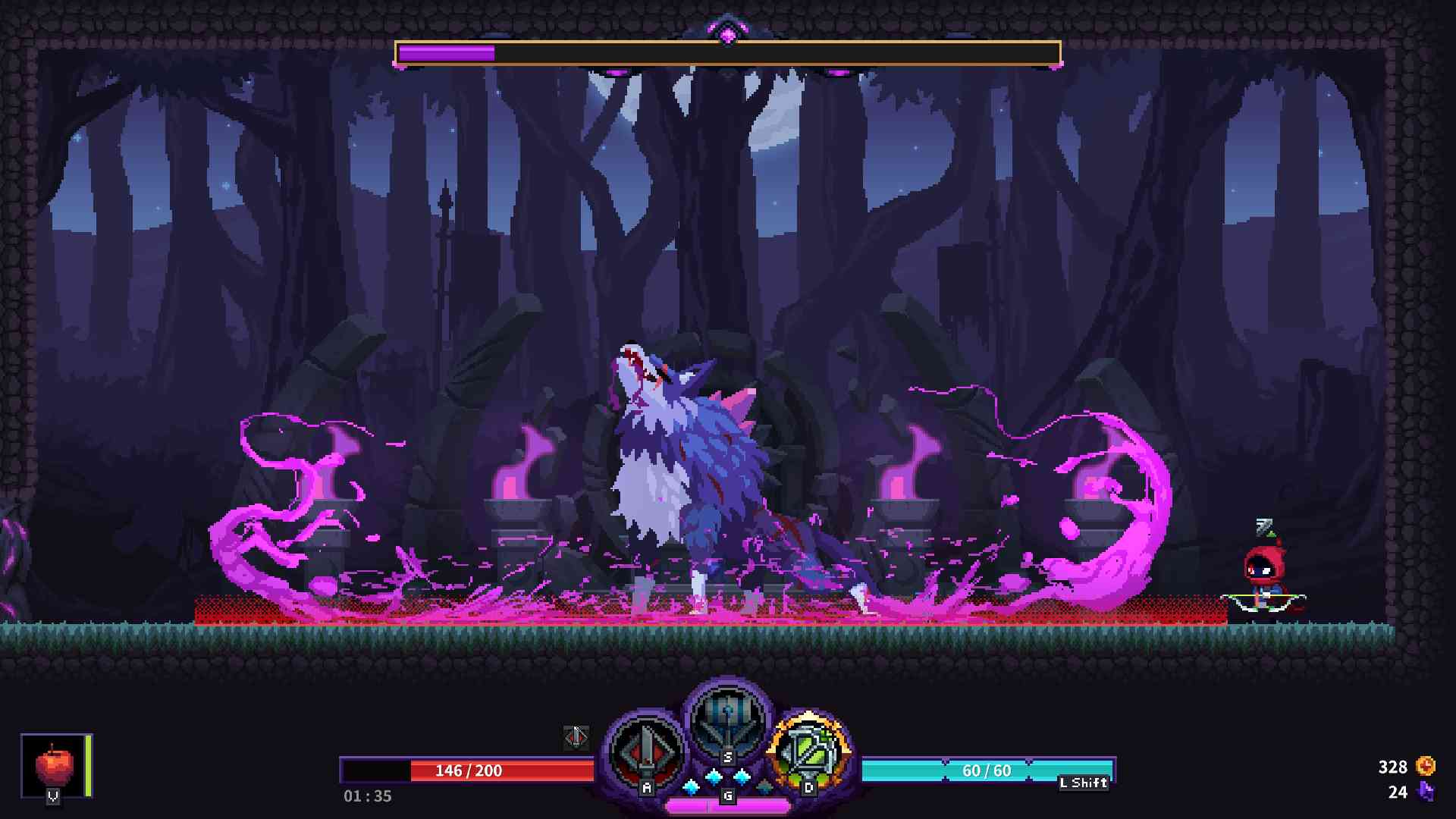The width and height of the screenshot is (1456, 819).
Task: Click the small weapon-swap sword icon
Action: [576, 738]
